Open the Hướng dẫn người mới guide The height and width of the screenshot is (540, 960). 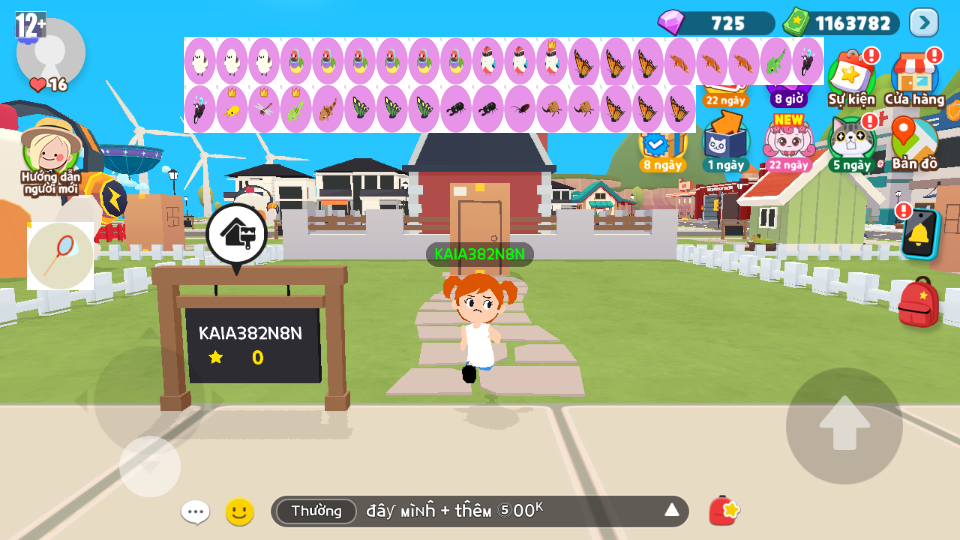click(50, 155)
